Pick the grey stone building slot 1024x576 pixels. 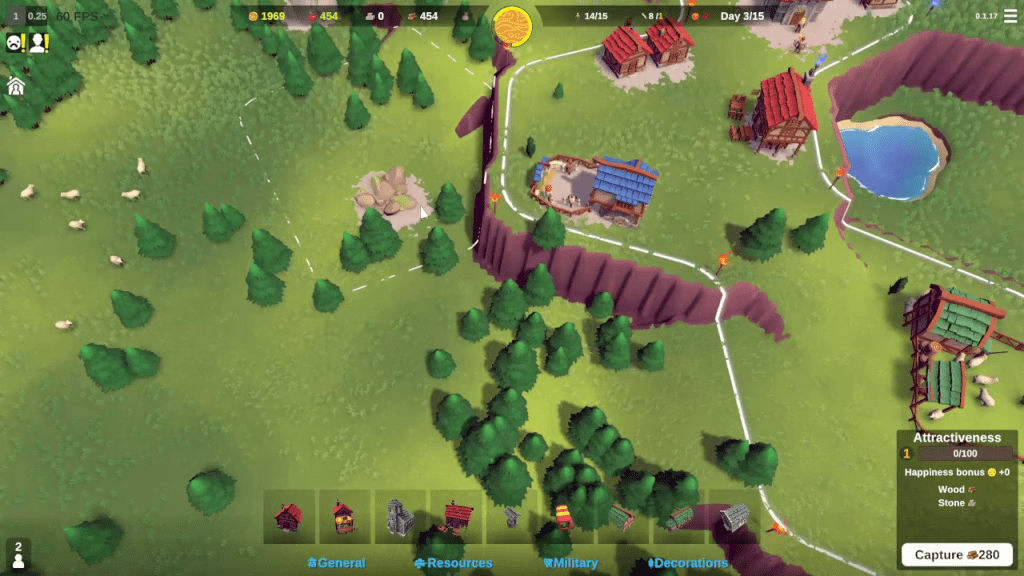pos(733,516)
